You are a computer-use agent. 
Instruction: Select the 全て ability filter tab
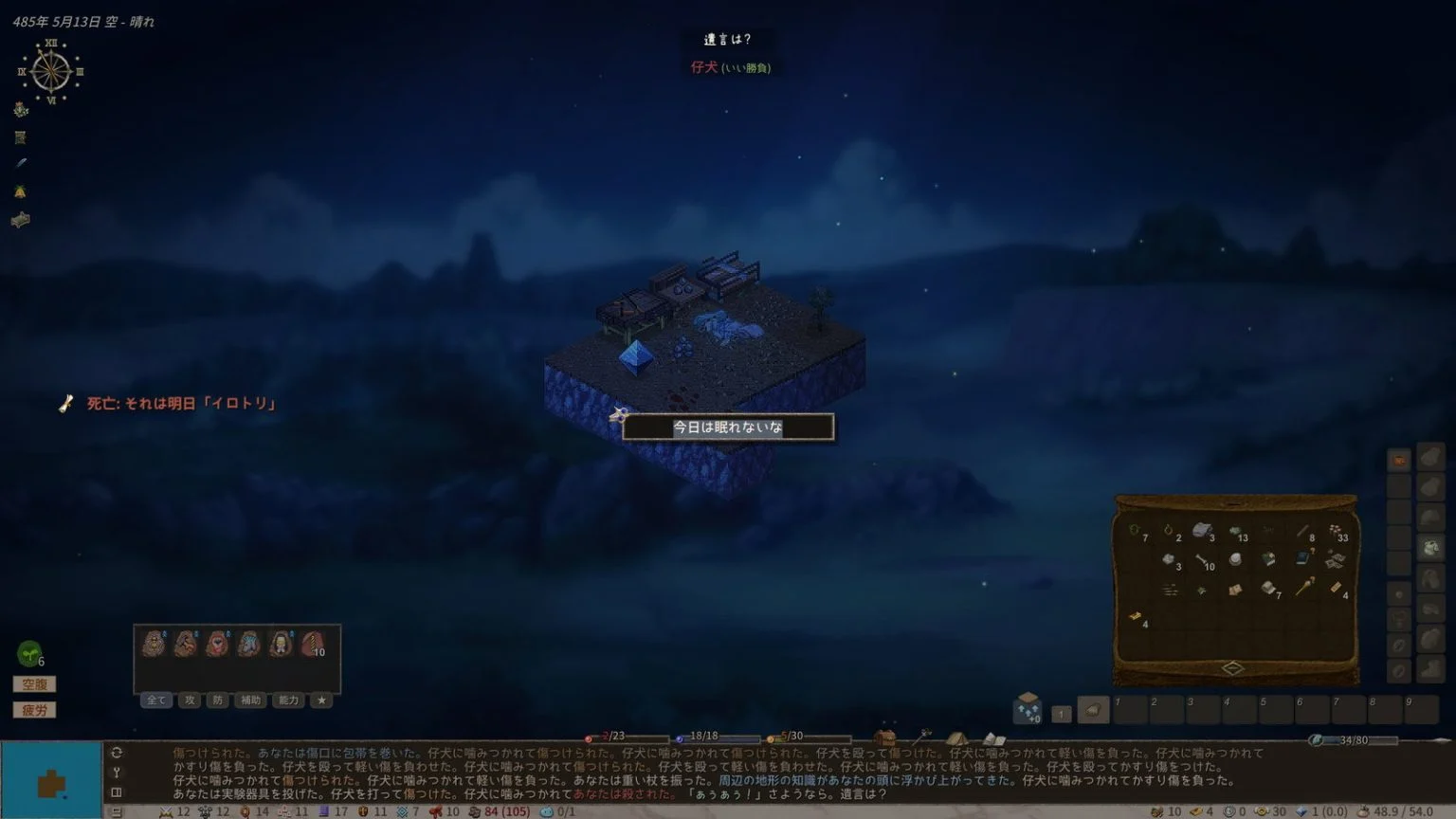(x=155, y=701)
